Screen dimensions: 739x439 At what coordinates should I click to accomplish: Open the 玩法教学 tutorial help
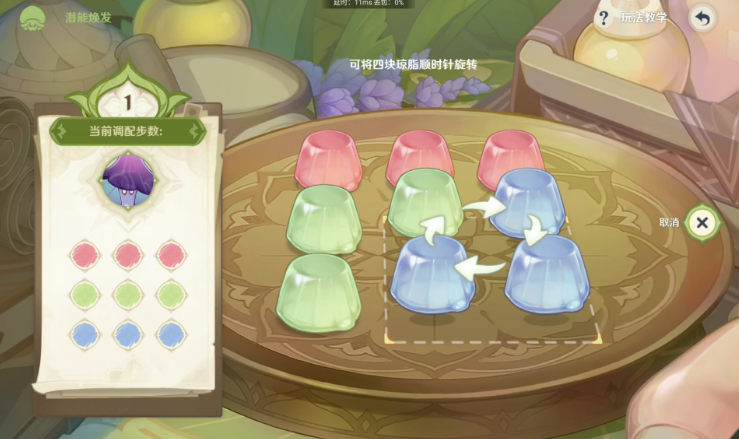click(632, 17)
